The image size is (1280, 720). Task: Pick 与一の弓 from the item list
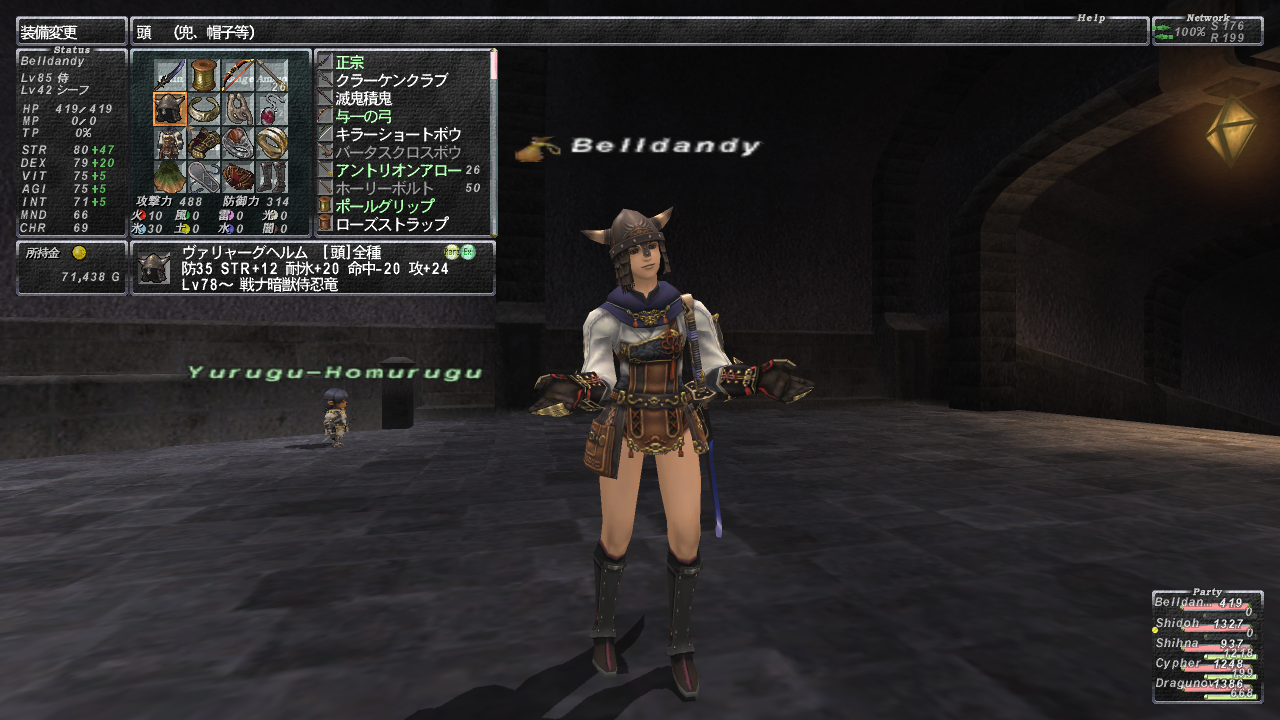364,116
